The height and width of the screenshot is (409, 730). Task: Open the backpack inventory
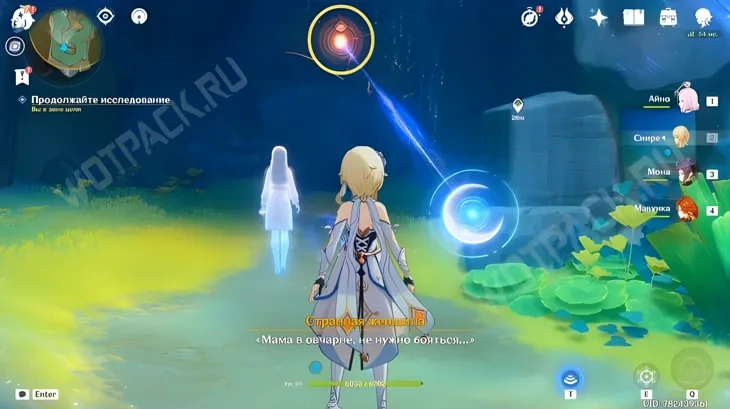tap(668, 17)
